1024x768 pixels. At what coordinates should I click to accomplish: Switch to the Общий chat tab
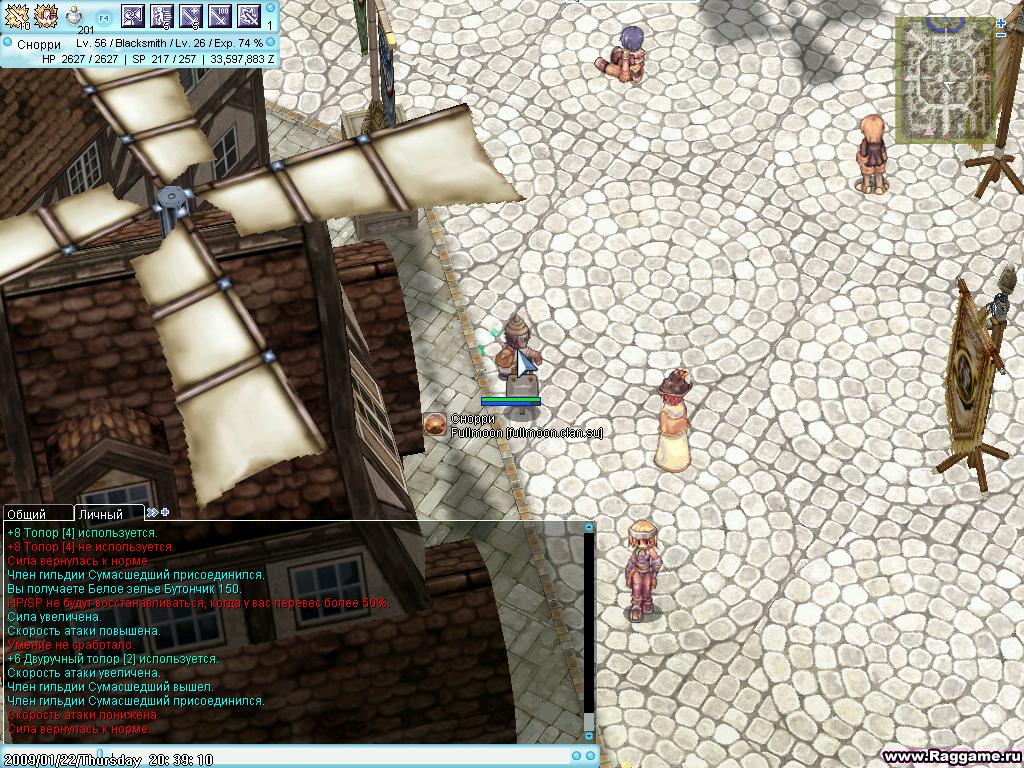pyautogui.click(x=26, y=513)
